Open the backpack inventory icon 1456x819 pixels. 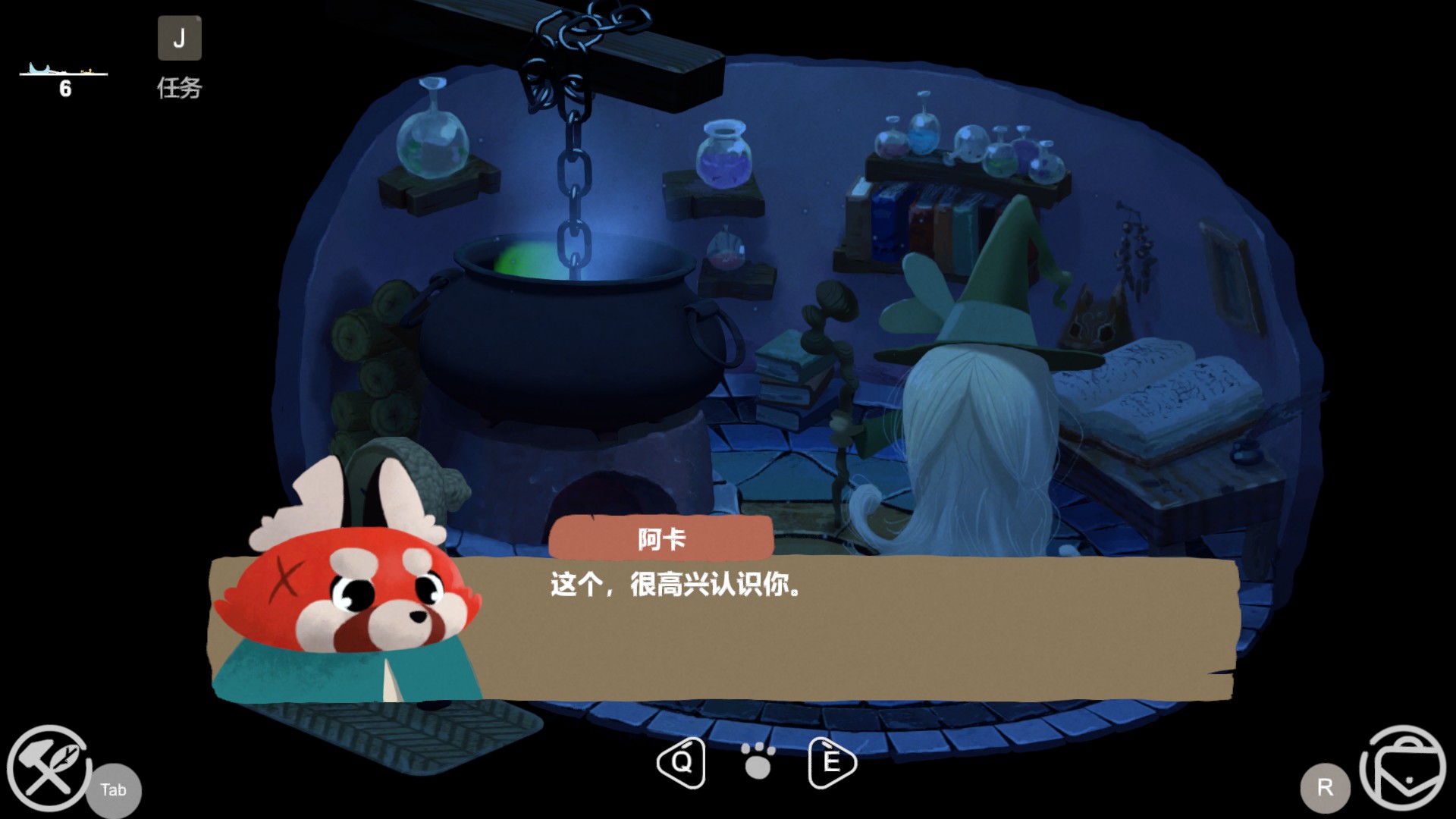click(x=1404, y=767)
